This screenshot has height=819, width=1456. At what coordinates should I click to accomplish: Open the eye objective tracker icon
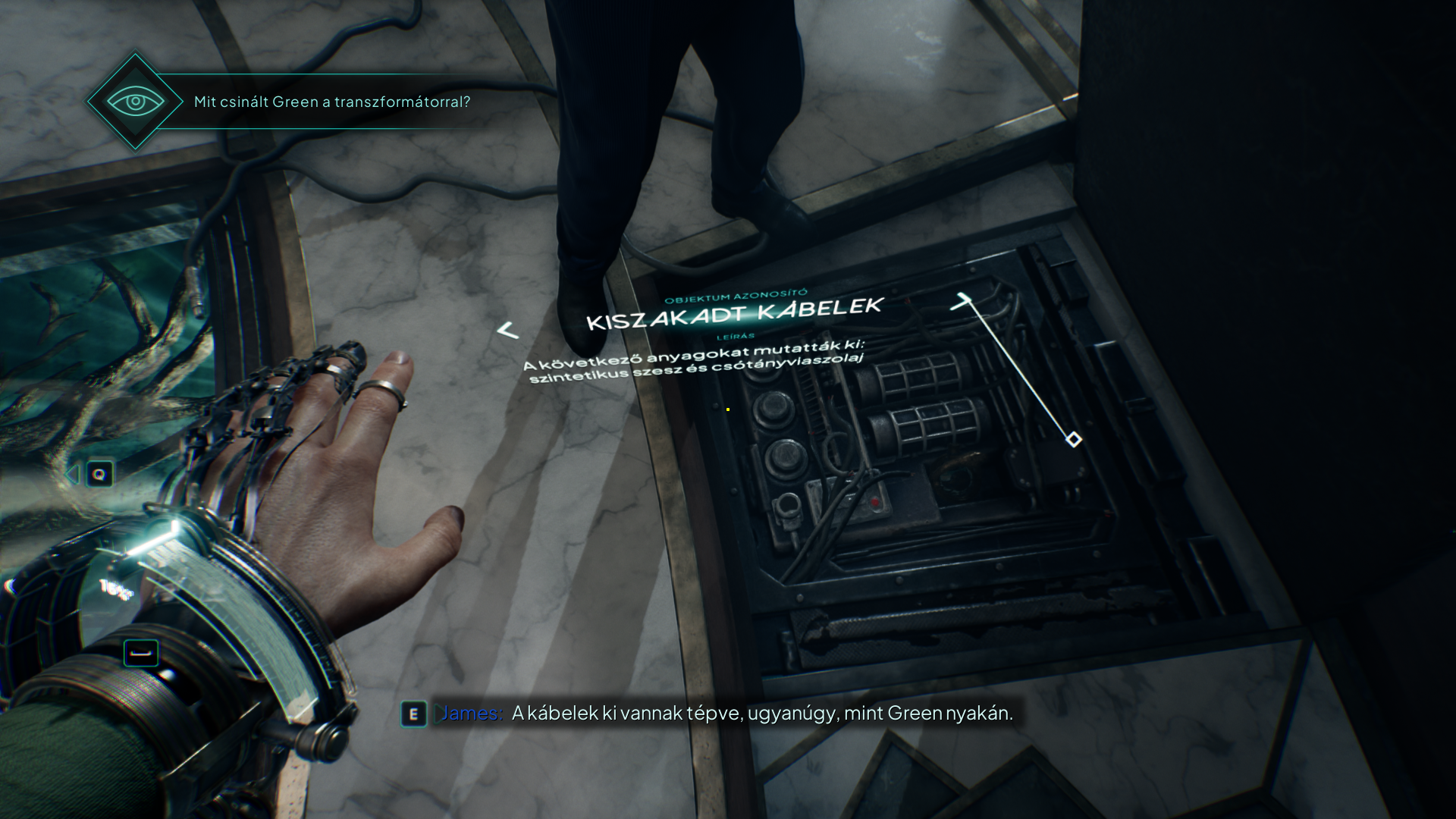click(135, 101)
